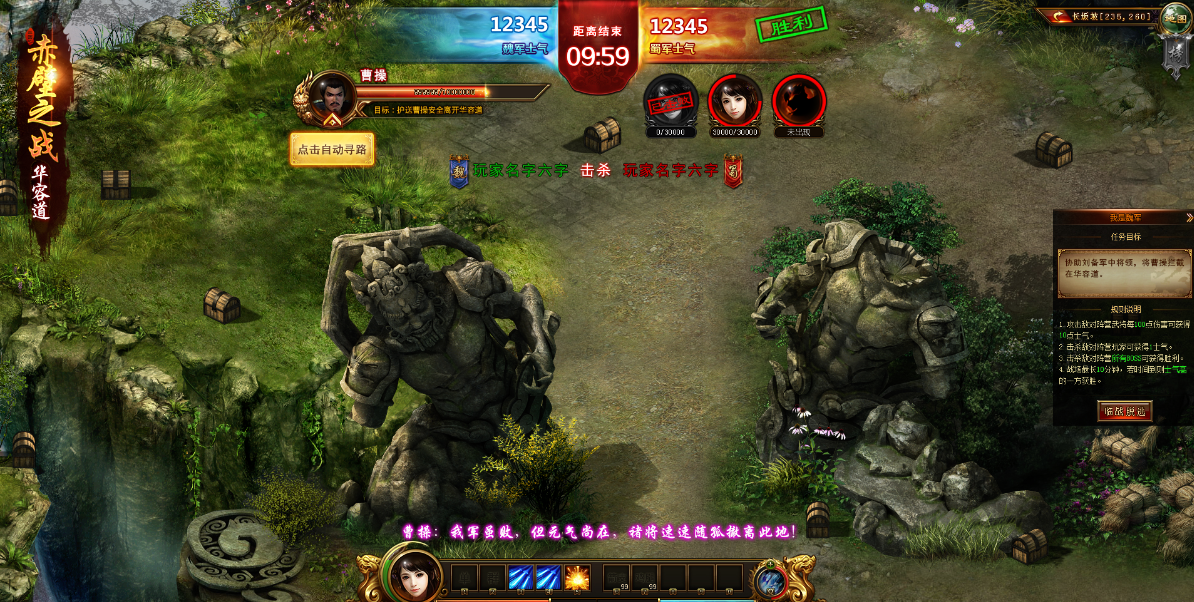Collapse the quest panel with the double arrow
This screenshot has width=1194, height=602.
tap(1189, 217)
